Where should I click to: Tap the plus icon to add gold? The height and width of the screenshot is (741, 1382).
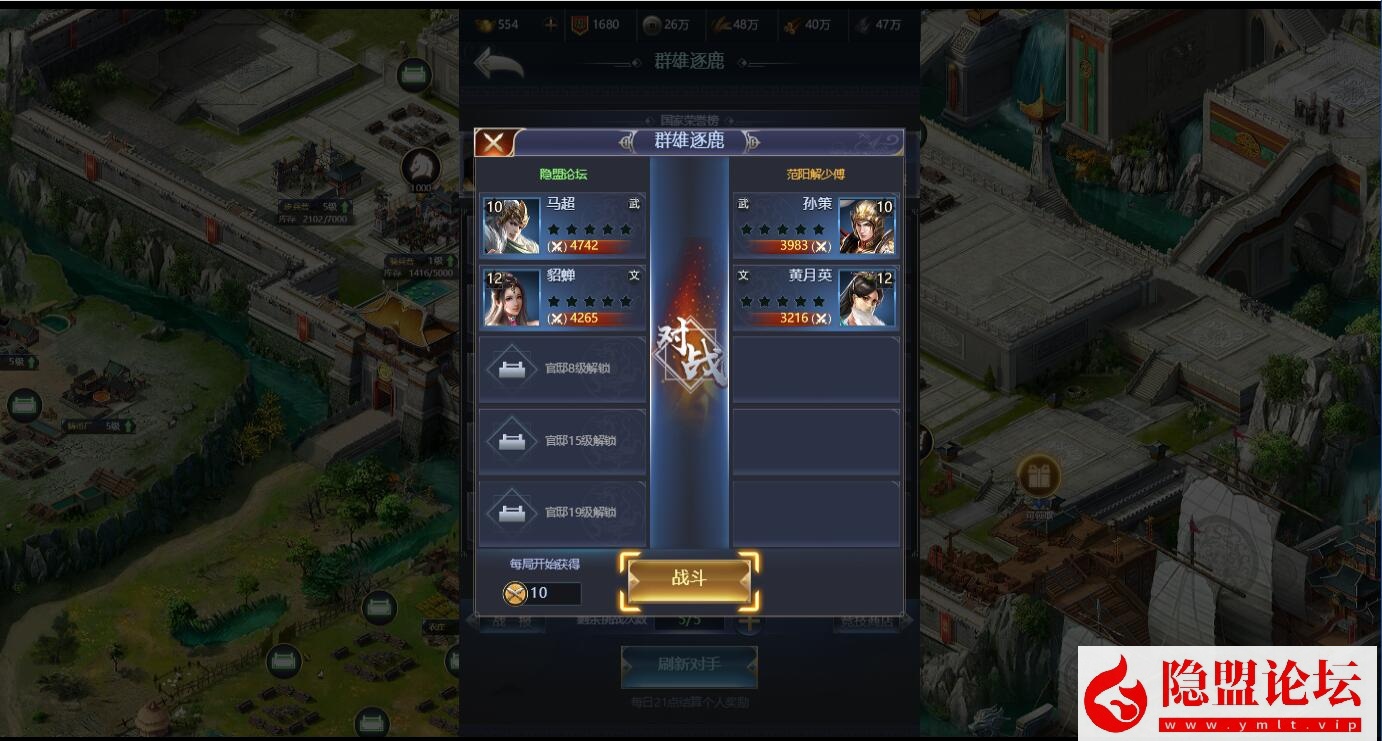click(x=550, y=24)
